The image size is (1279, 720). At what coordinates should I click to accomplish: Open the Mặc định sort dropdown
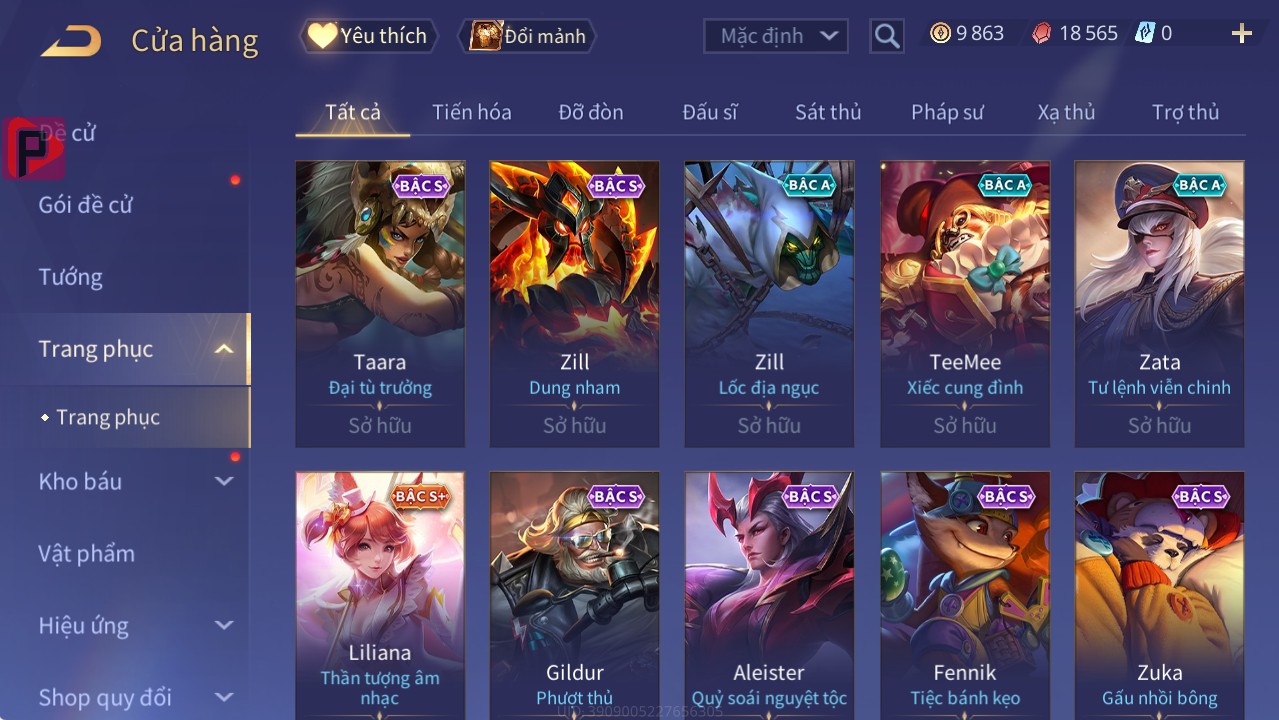[776, 36]
